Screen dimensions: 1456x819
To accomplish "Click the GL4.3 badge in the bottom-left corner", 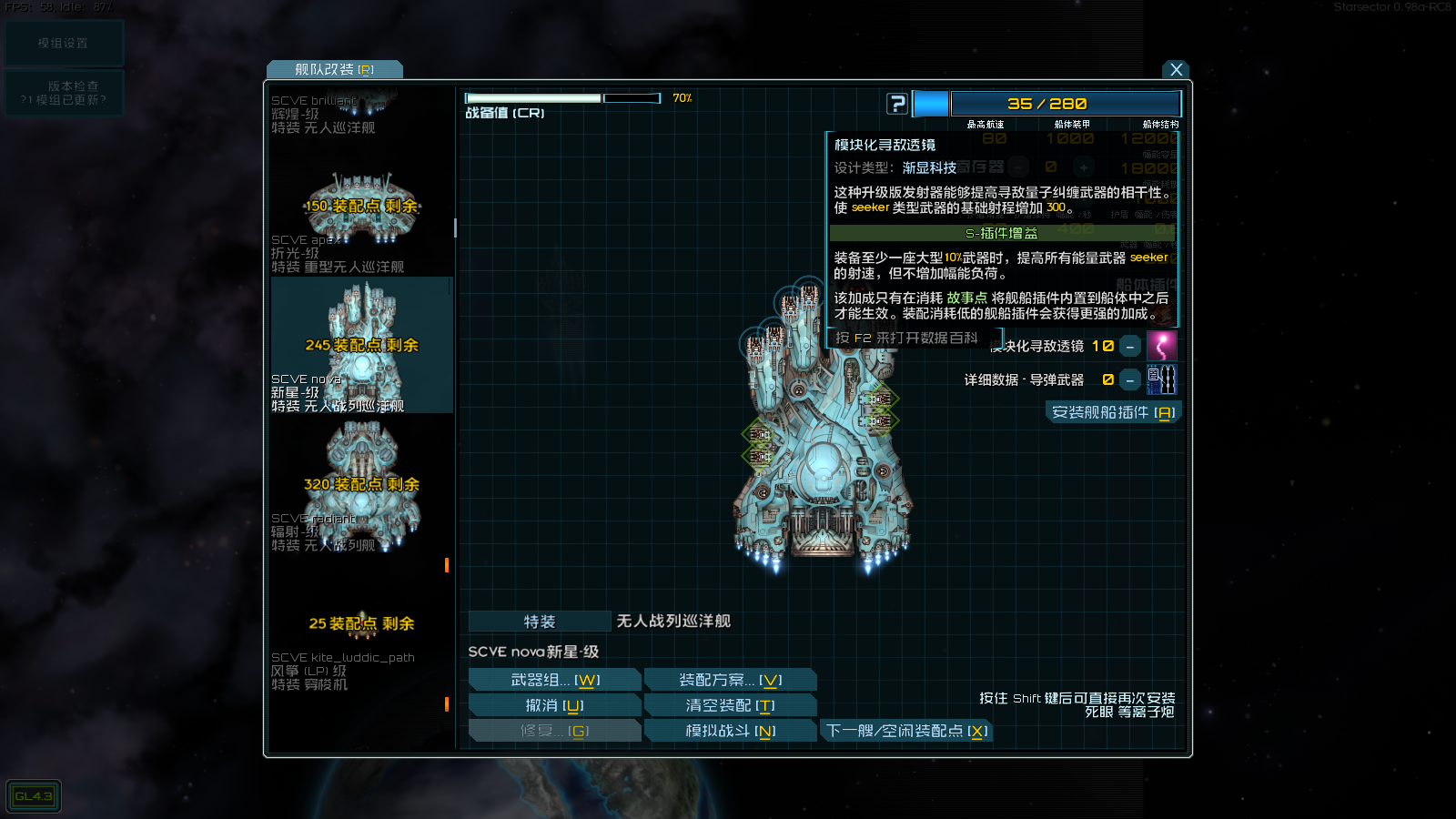I will click(33, 795).
